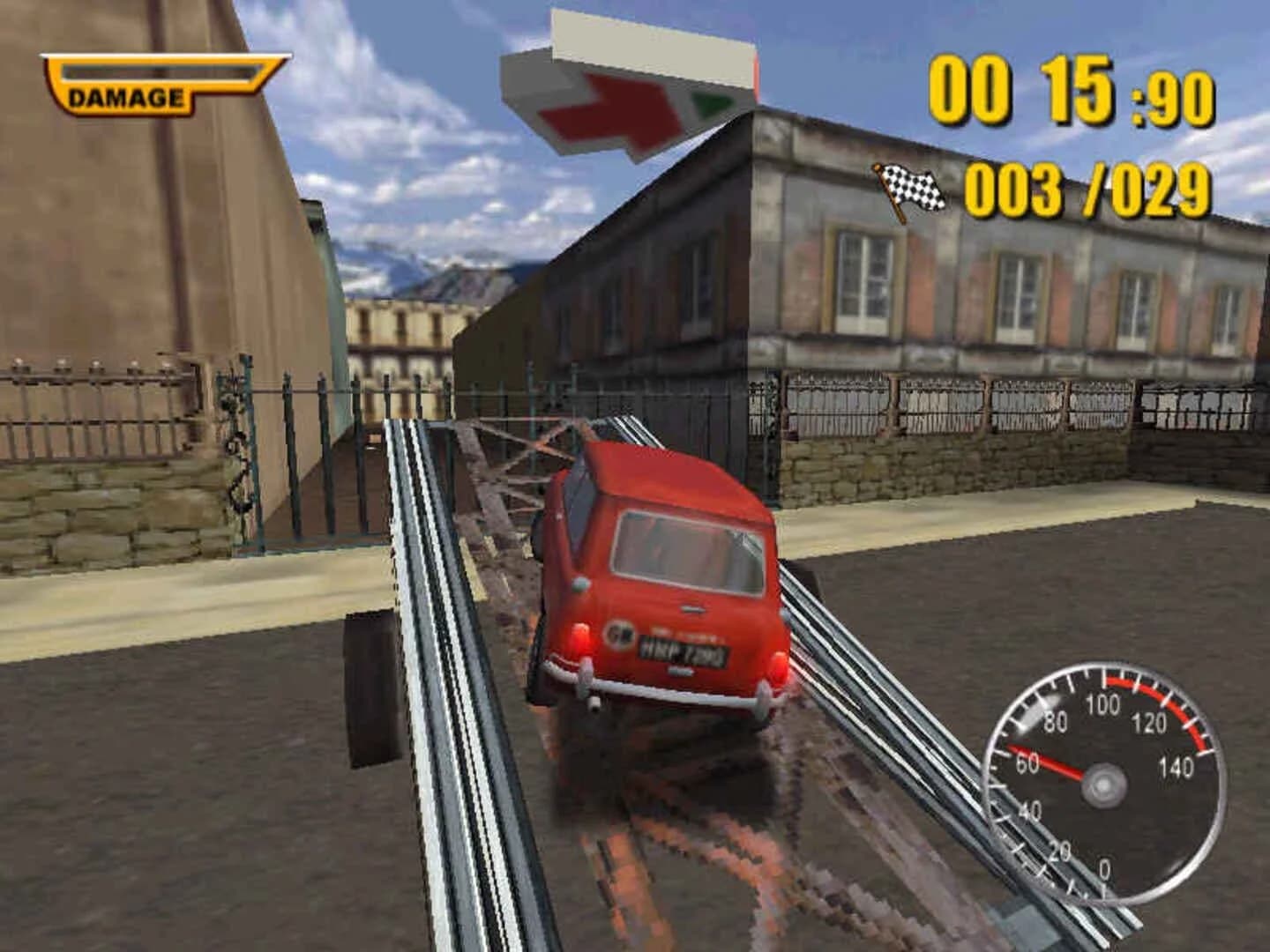The width and height of the screenshot is (1270, 952).
Task: Click the HMP 729D license plate
Action: [x=683, y=650]
